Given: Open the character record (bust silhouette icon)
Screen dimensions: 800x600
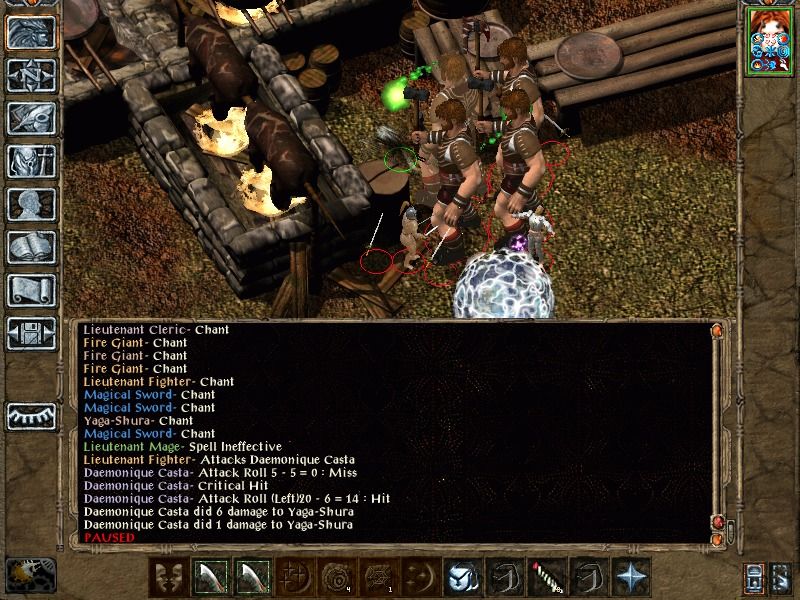Looking at the screenshot, I should tap(32, 205).
